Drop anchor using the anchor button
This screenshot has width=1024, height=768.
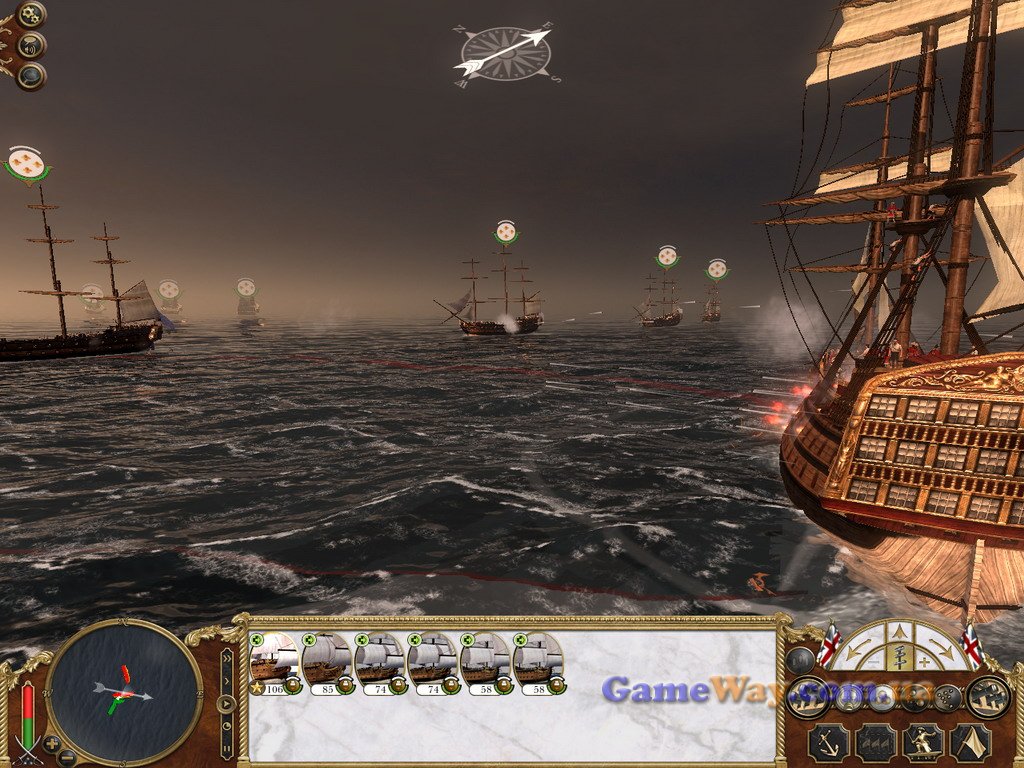[x=828, y=743]
